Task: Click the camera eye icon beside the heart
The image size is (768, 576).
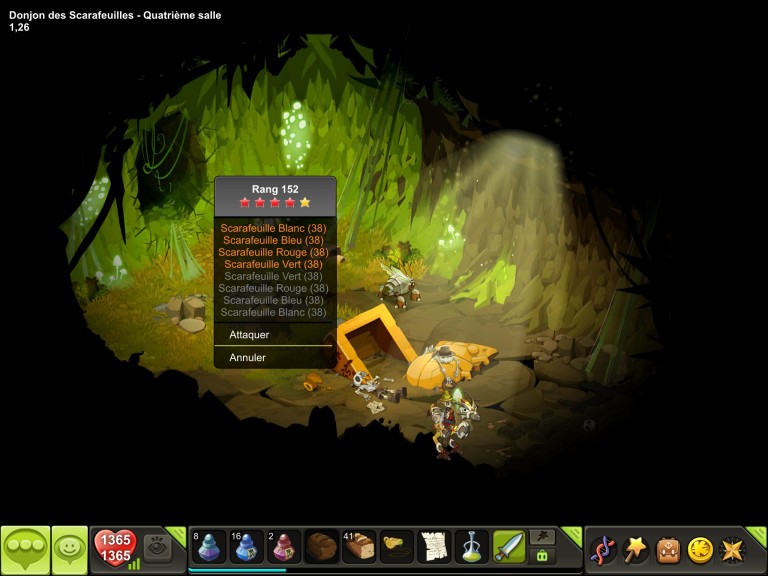Action: coord(157,547)
